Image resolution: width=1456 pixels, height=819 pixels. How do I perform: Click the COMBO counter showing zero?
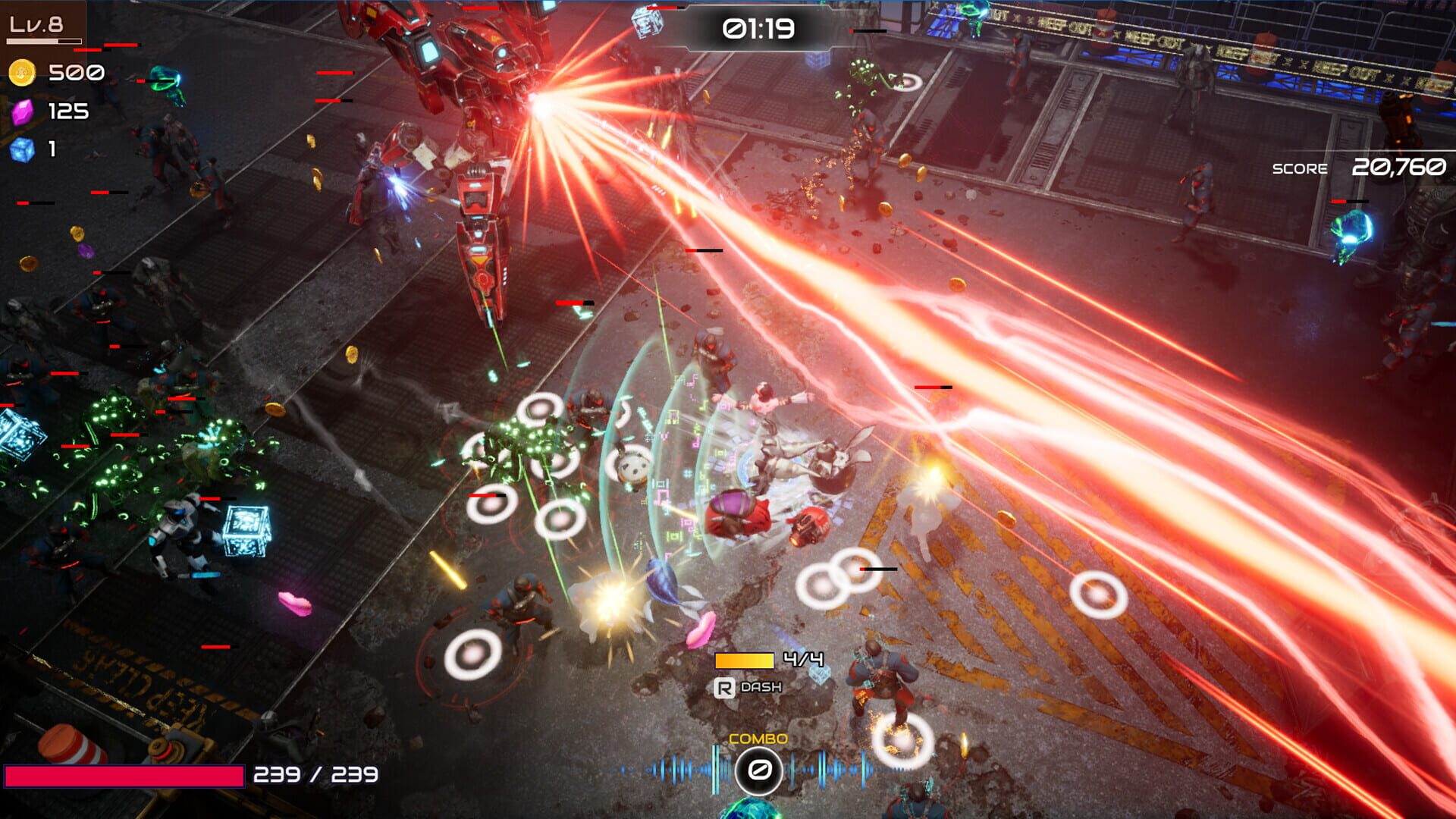[758, 769]
